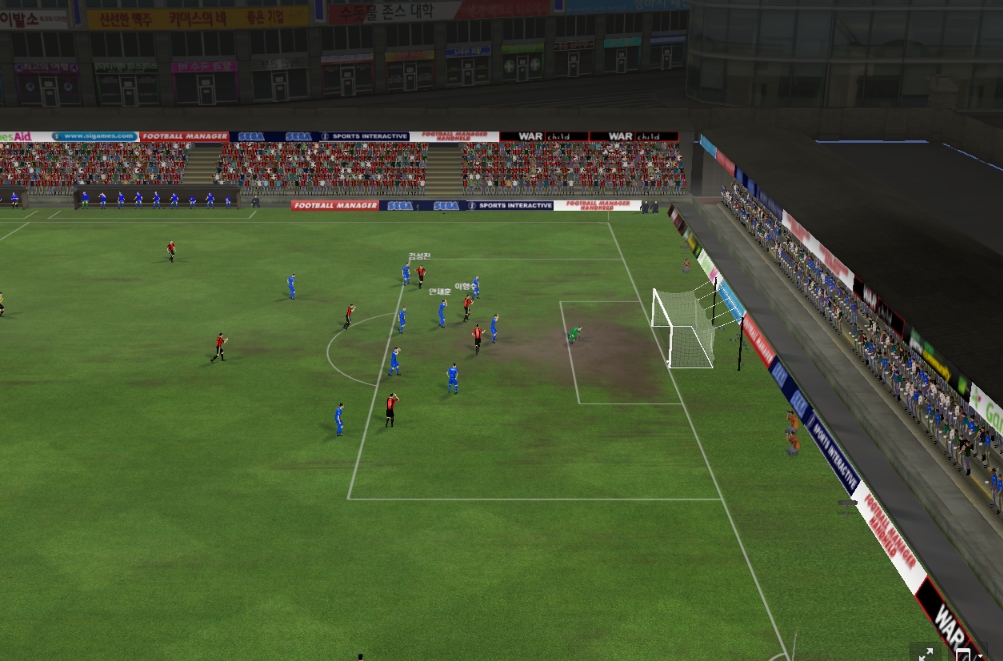The image size is (1003, 661).
Task: Expand the match view to fullscreen
Action: tap(927, 653)
